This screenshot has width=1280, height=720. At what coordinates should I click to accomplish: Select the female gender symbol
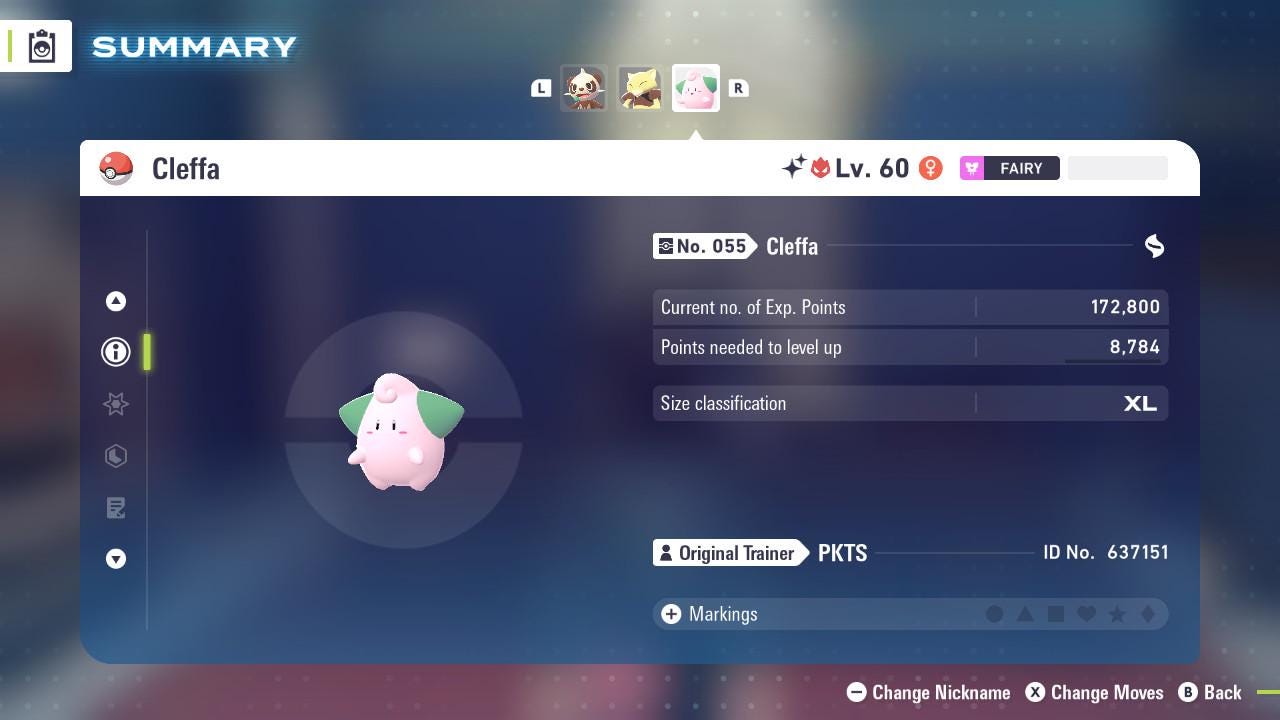(931, 168)
